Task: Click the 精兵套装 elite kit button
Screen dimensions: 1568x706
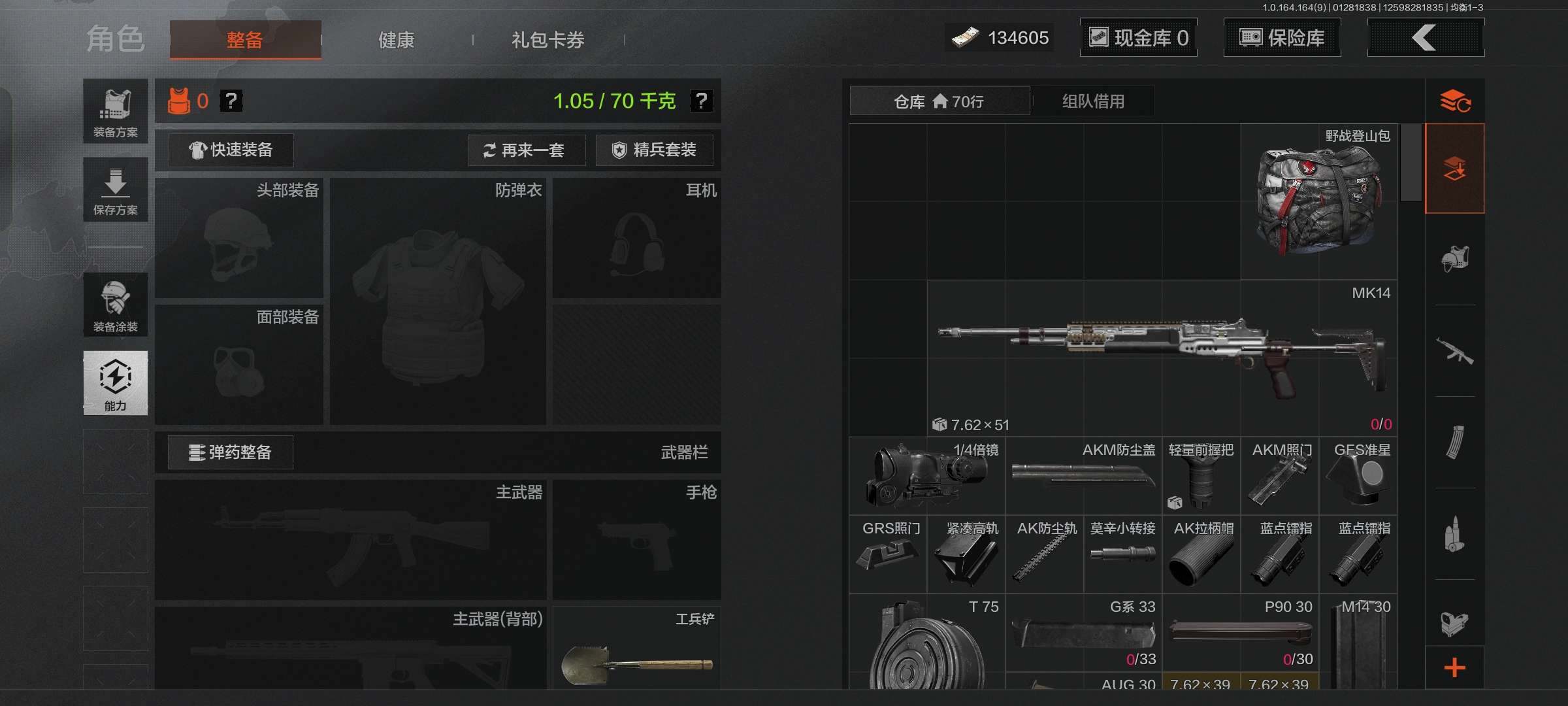Action: [655, 150]
